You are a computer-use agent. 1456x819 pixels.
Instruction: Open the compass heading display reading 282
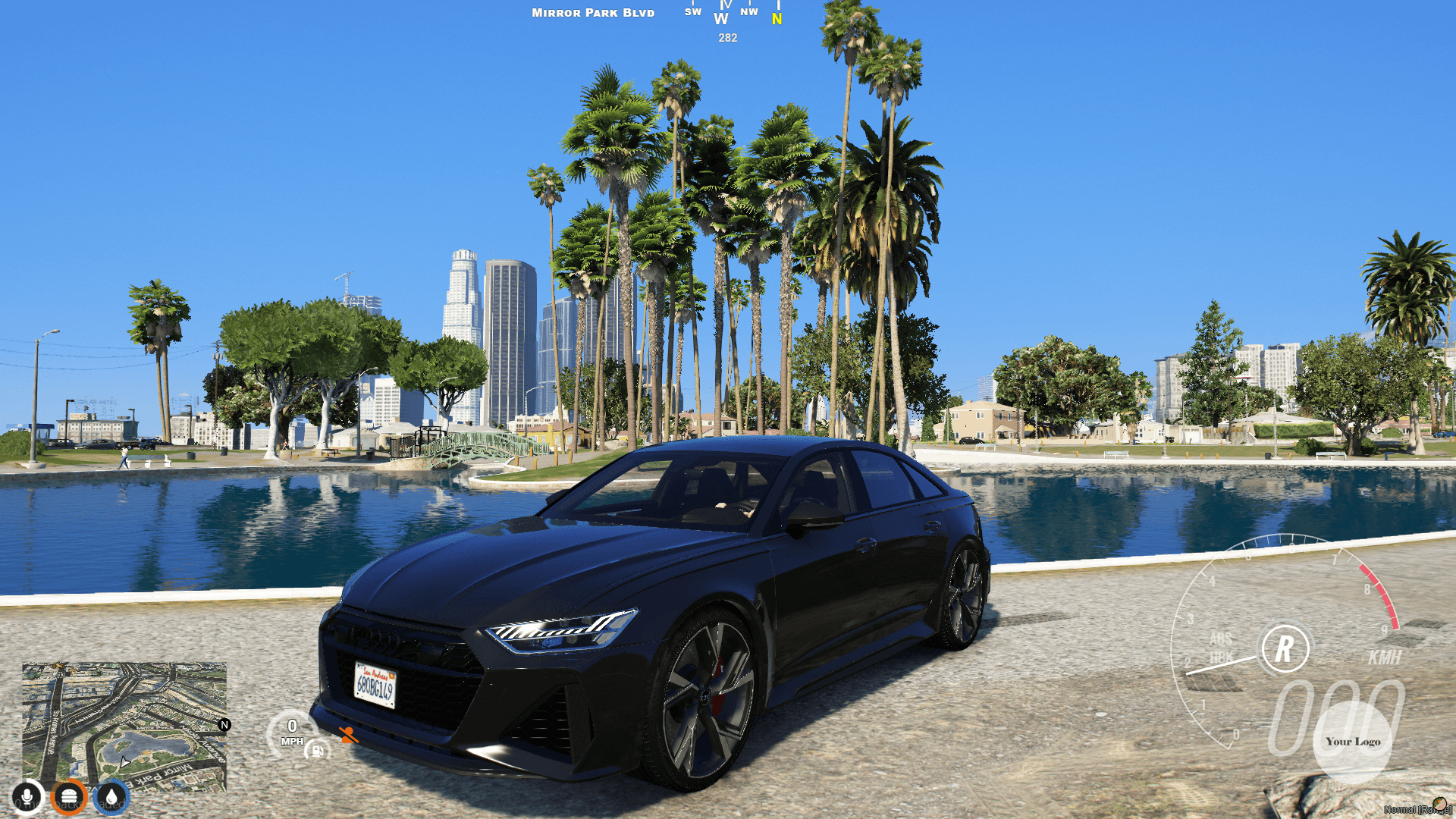[x=727, y=38]
